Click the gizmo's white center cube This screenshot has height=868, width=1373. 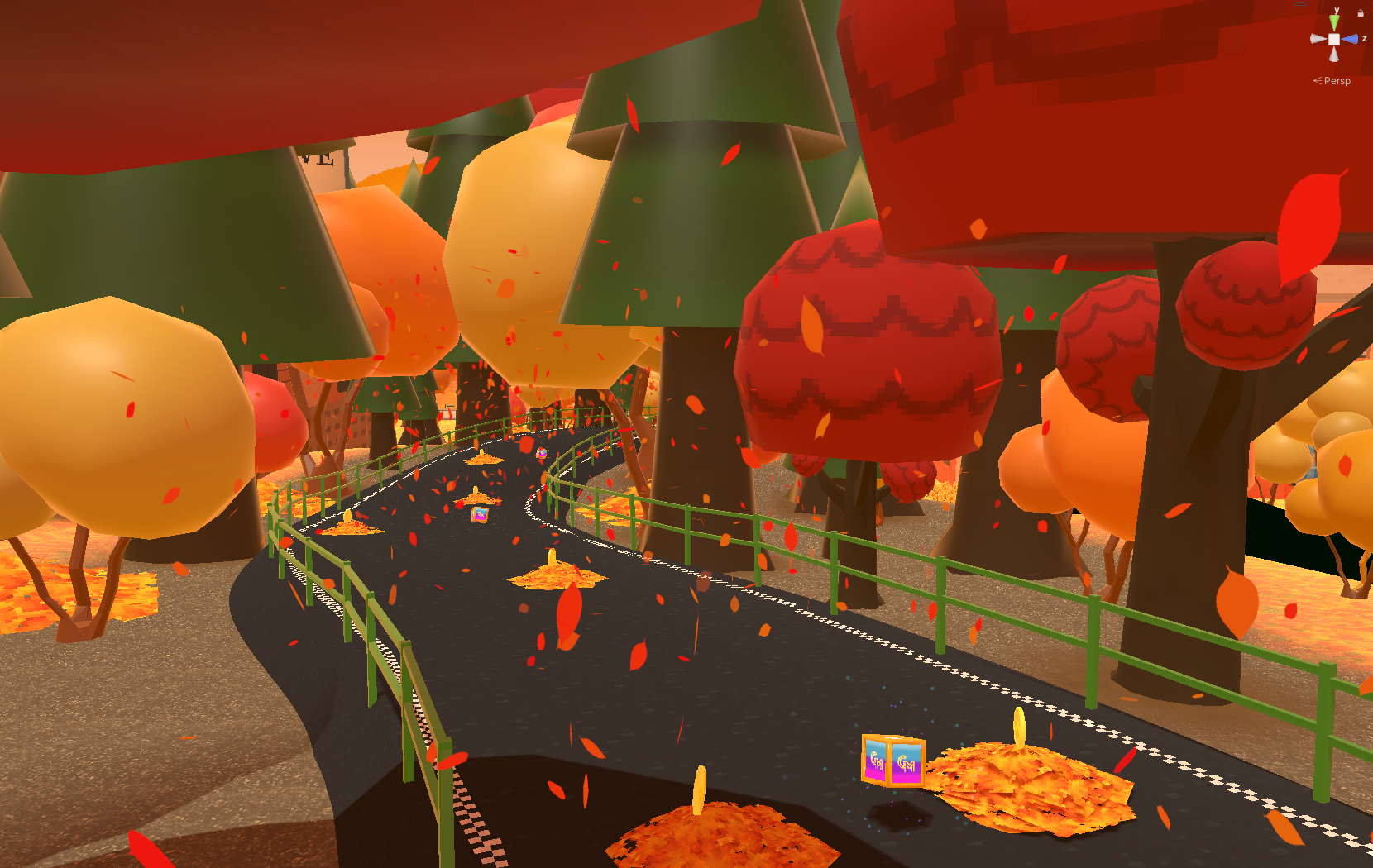[1334, 39]
